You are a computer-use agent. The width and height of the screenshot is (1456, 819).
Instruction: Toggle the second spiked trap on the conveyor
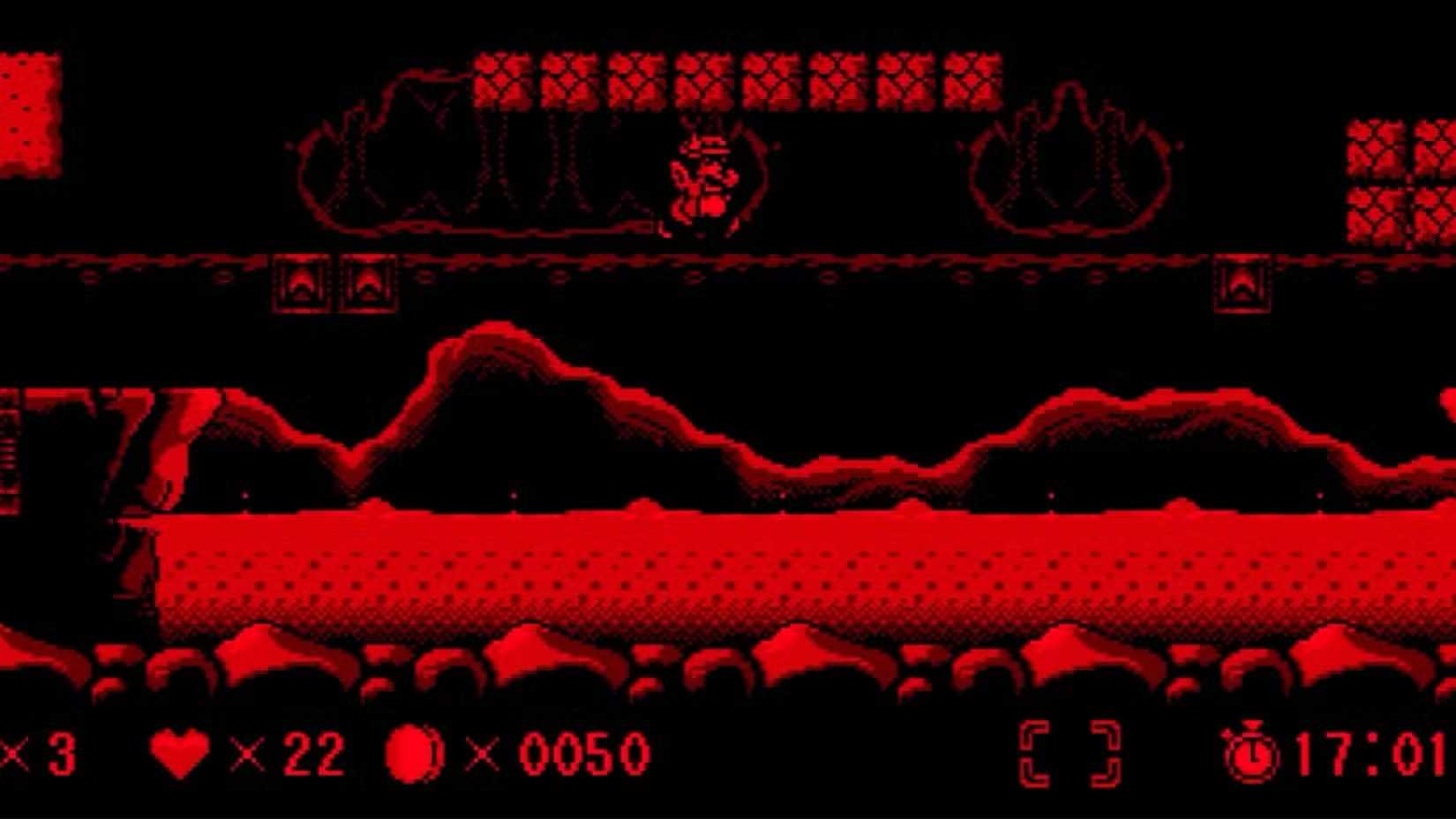[x=368, y=282]
